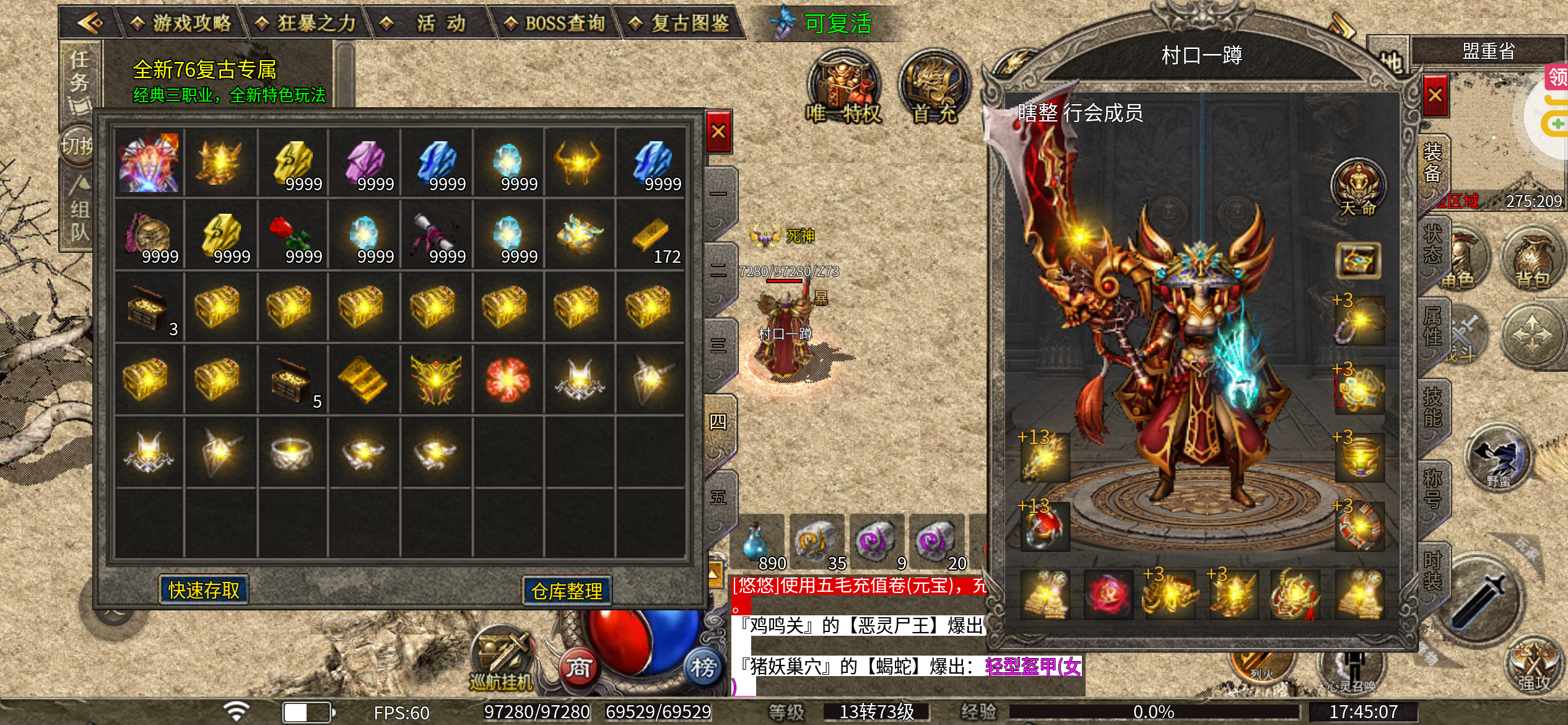Select the gold bar stack of 172
Image resolution: width=1568 pixels, height=725 pixels.
click(x=650, y=235)
